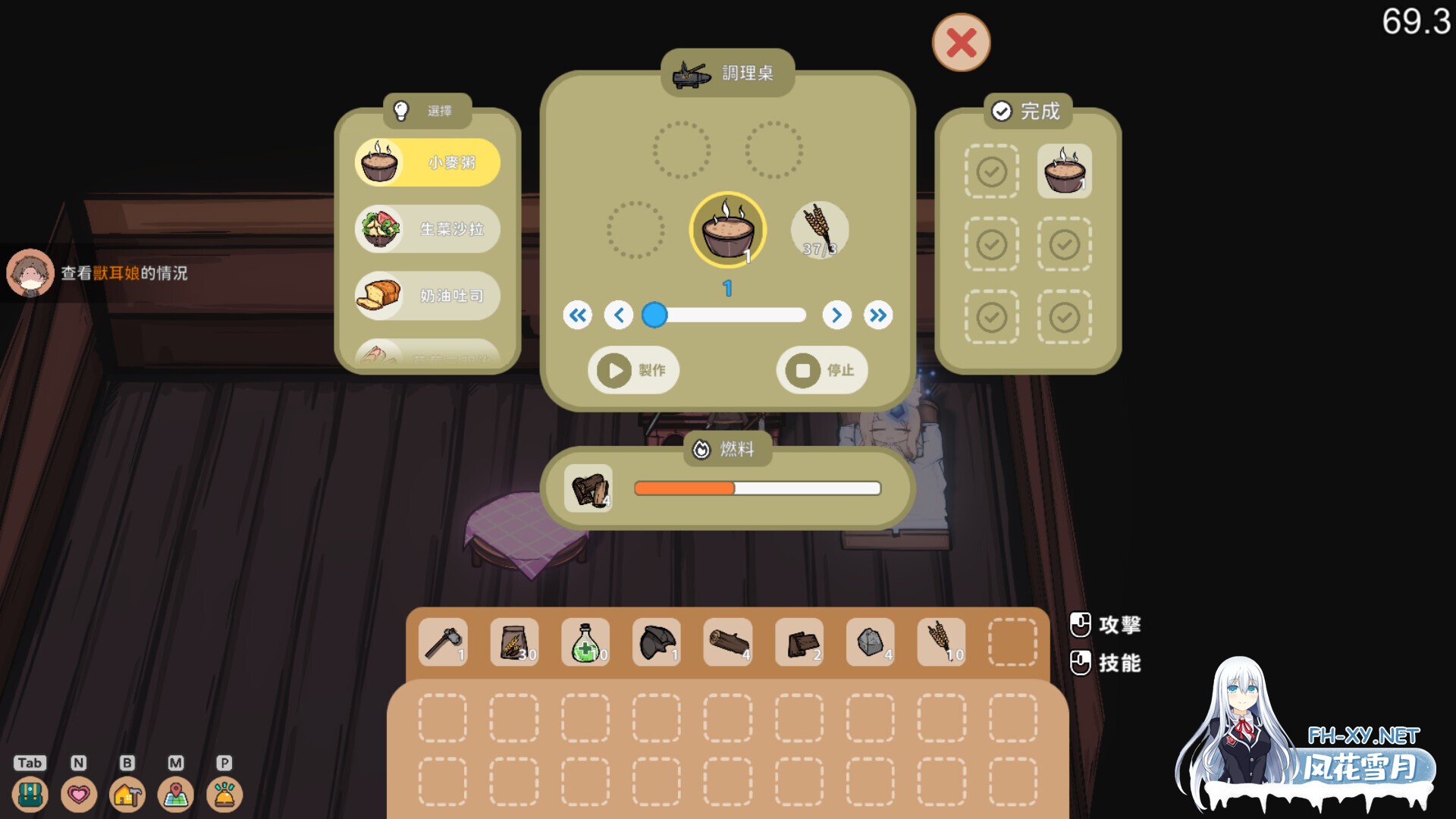This screenshot has width=1456, height=819.
Task: Open the map marker icon
Action: (176, 794)
